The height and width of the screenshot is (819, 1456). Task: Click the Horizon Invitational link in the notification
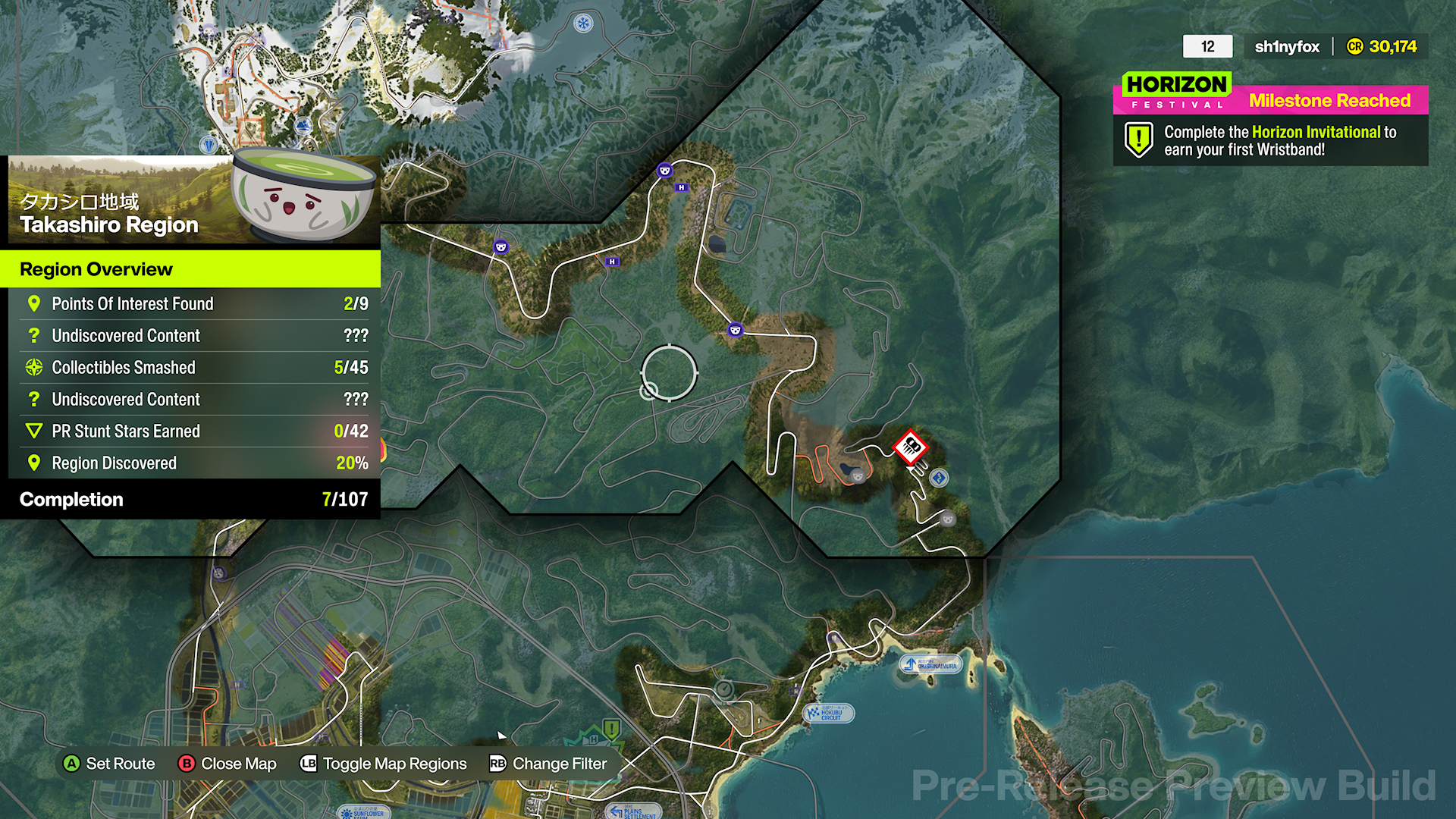tap(1314, 131)
